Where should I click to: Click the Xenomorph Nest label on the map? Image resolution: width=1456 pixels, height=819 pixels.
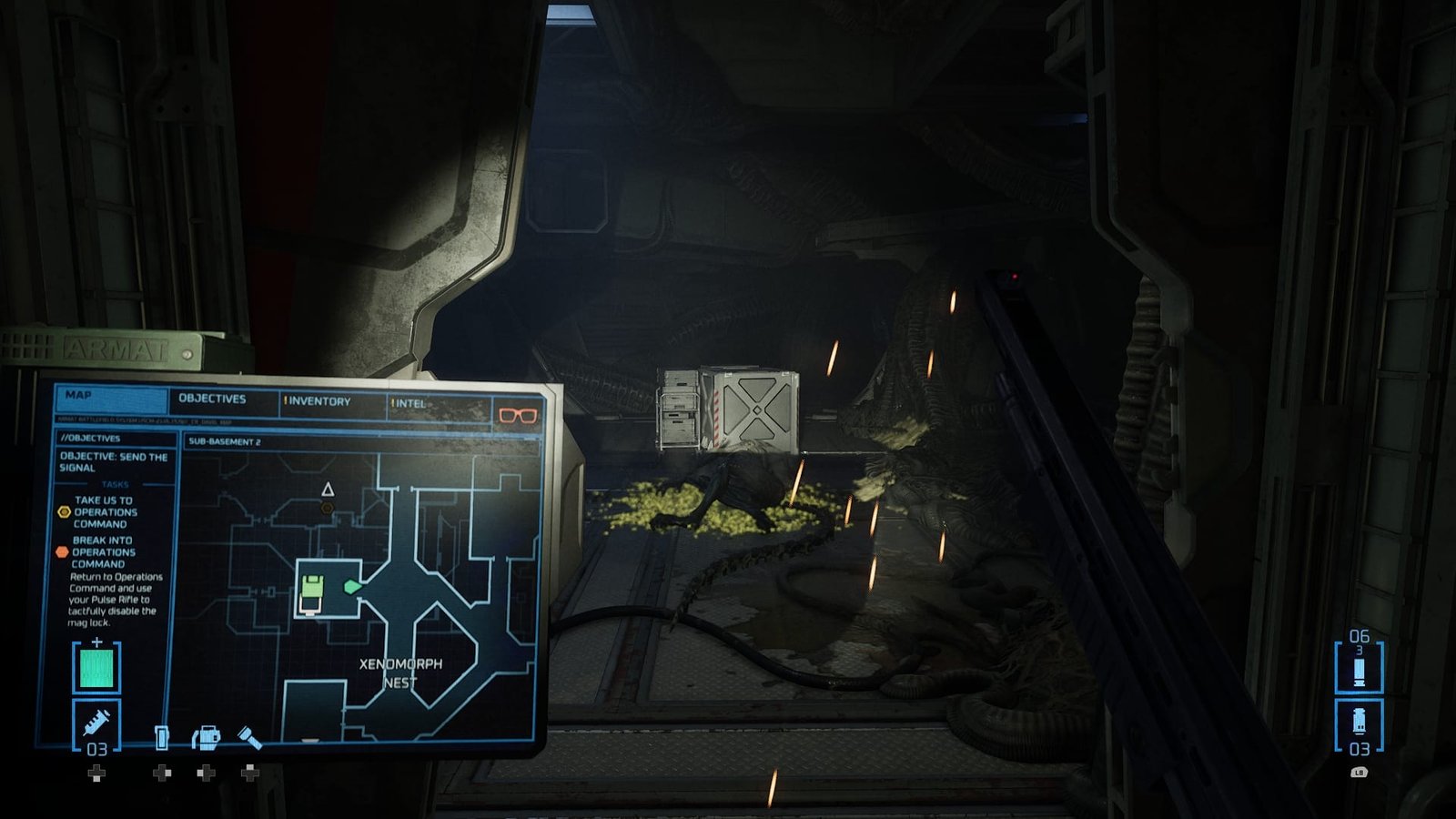point(400,672)
